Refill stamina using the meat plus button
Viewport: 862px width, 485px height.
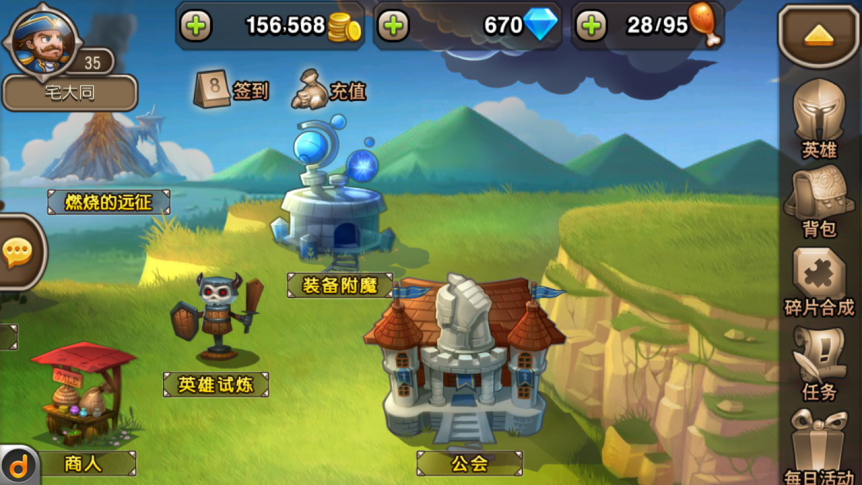591,26
